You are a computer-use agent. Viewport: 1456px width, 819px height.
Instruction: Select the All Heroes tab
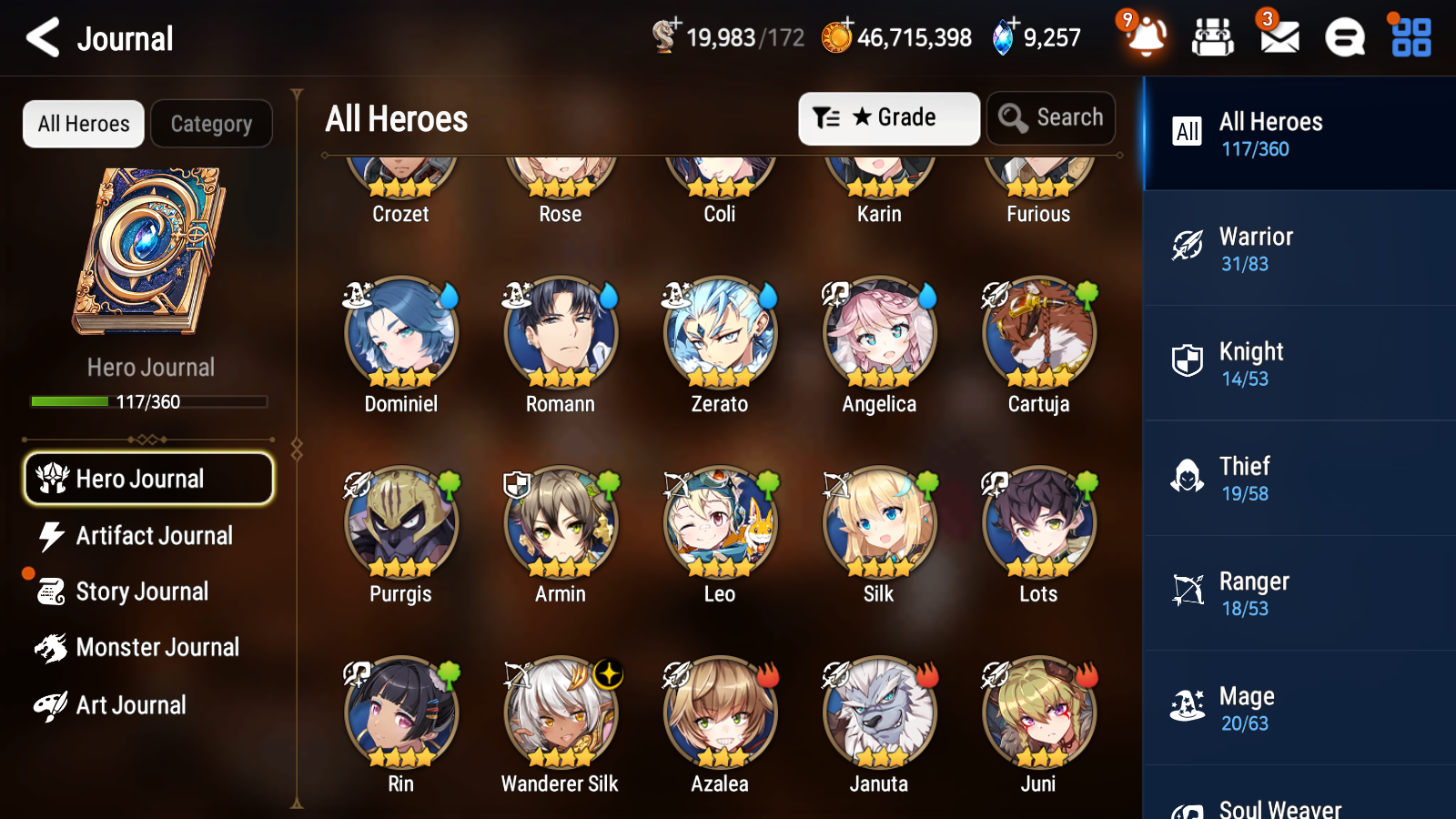point(82,124)
